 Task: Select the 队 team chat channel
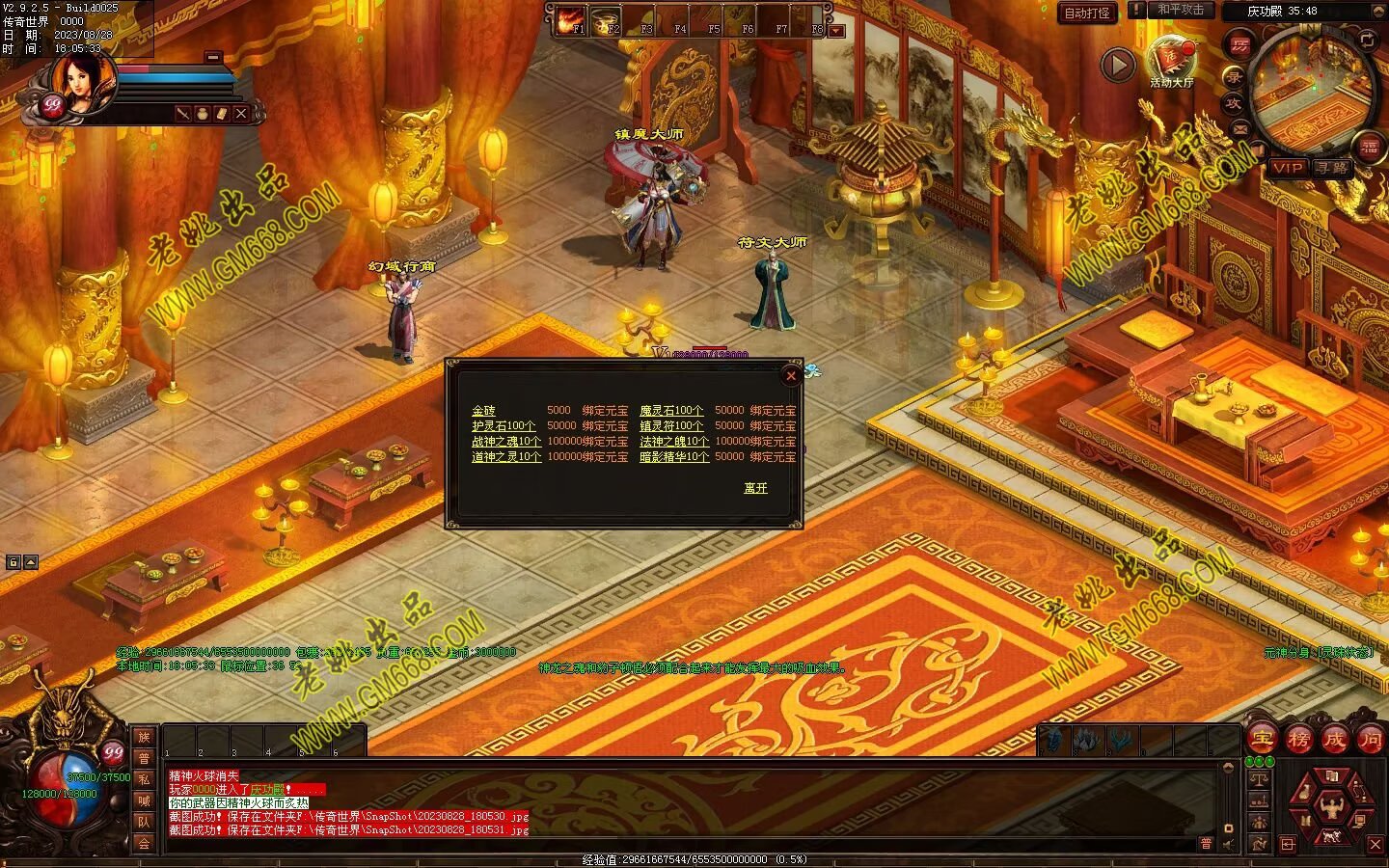pyautogui.click(x=144, y=822)
